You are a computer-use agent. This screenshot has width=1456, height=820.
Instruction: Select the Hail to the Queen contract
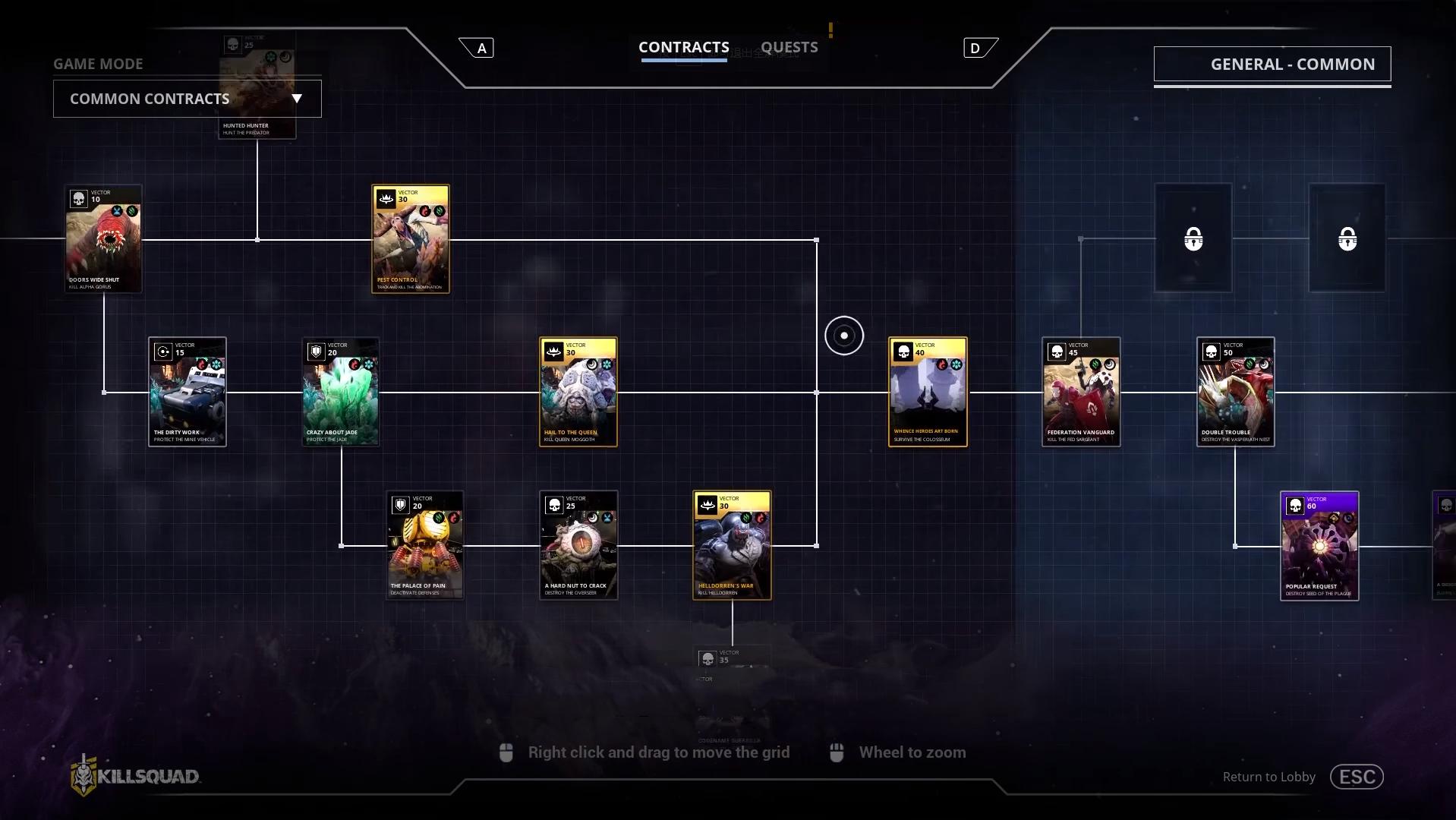click(x=578, y=392)
